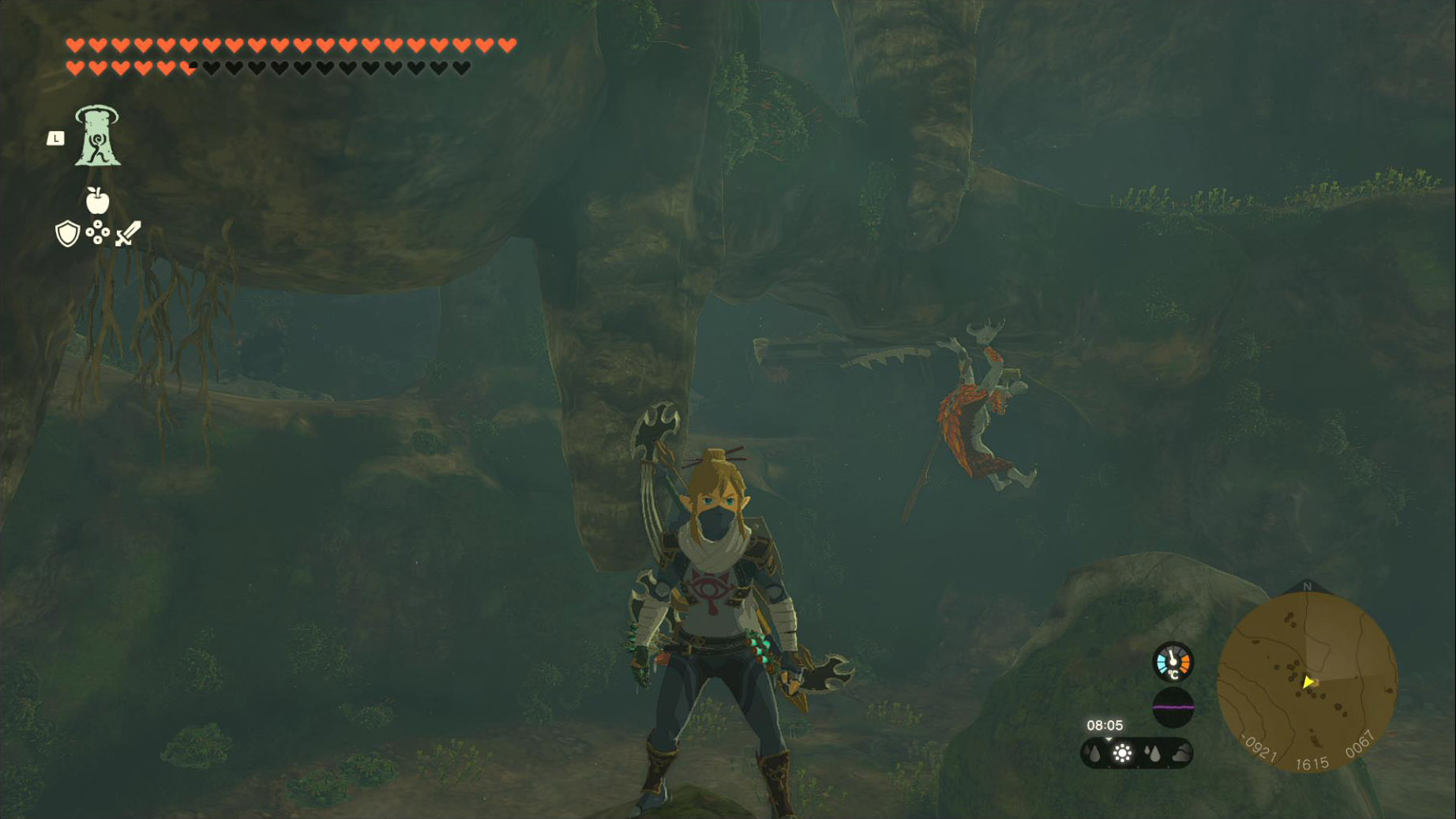Click the sunny weather forecast icon
Image resolution: width=1456 pixels, height=819 pixels.
coord(1122,753)
